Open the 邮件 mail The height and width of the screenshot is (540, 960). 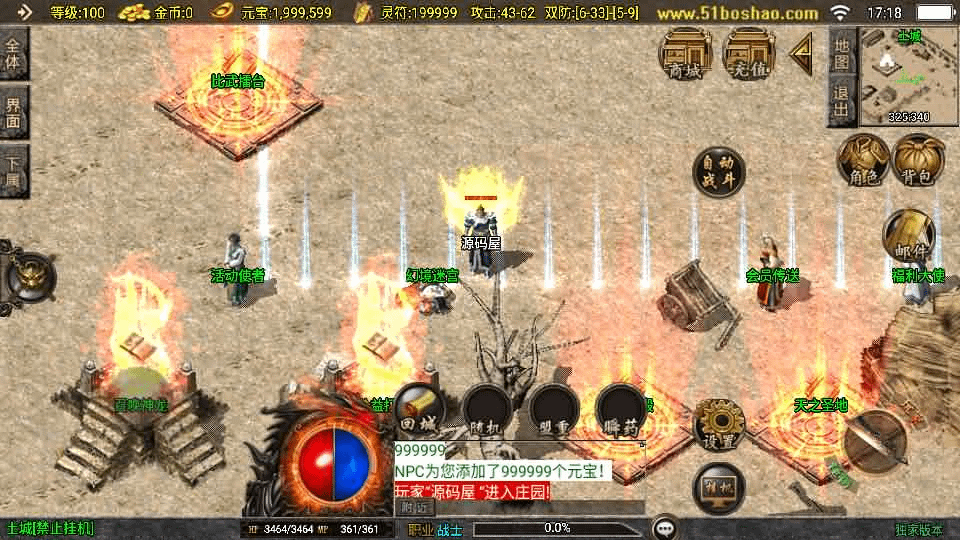coord(908,236)
